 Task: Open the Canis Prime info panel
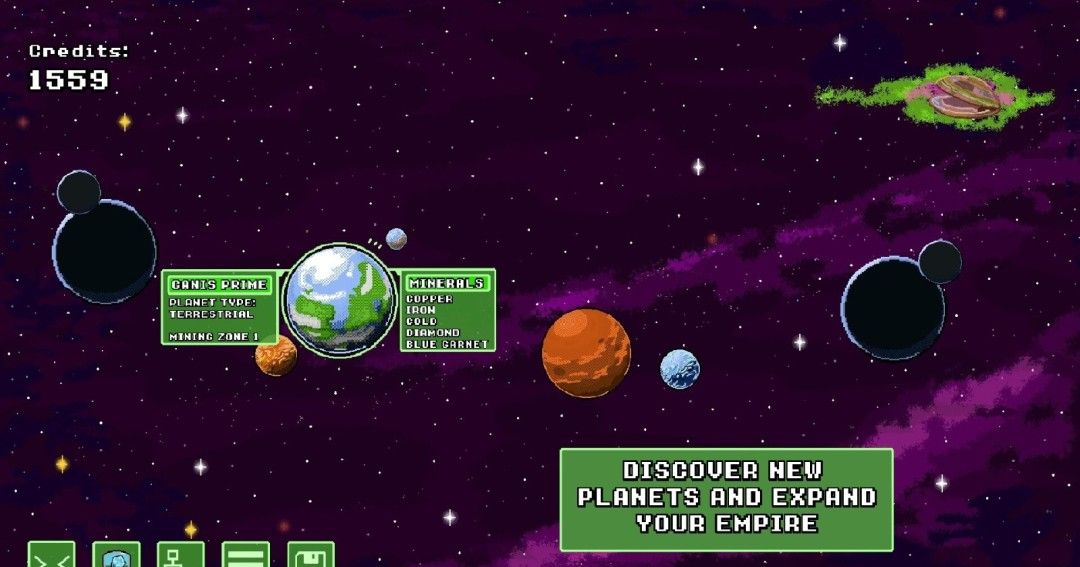[x=219, y=308]
